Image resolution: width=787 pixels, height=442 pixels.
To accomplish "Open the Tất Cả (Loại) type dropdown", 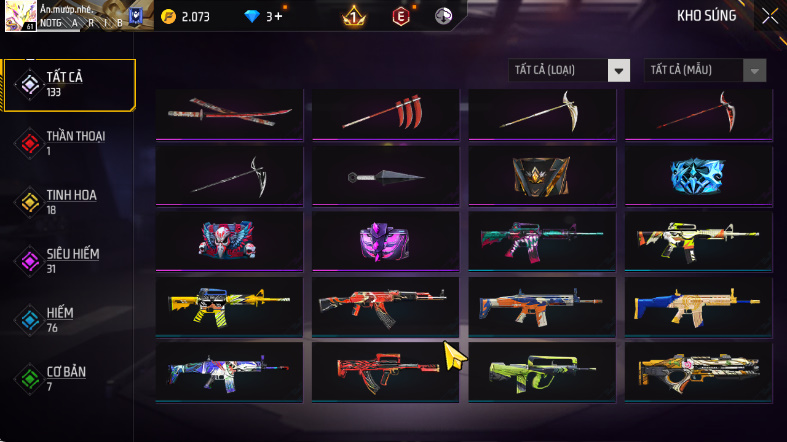I will pyautogui.click(x=570, y=70).
